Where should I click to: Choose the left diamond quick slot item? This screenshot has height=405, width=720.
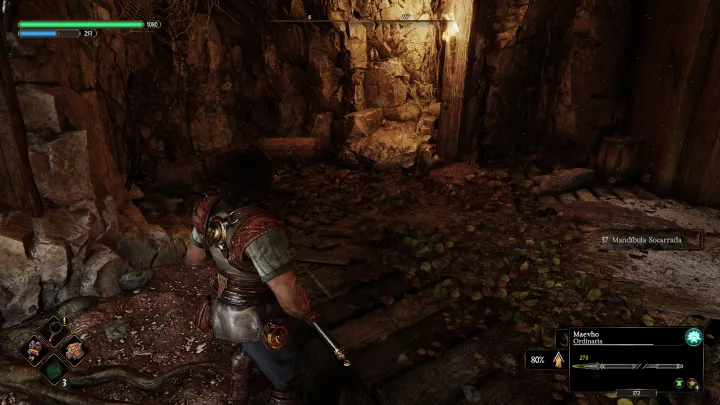coord(36,351)
